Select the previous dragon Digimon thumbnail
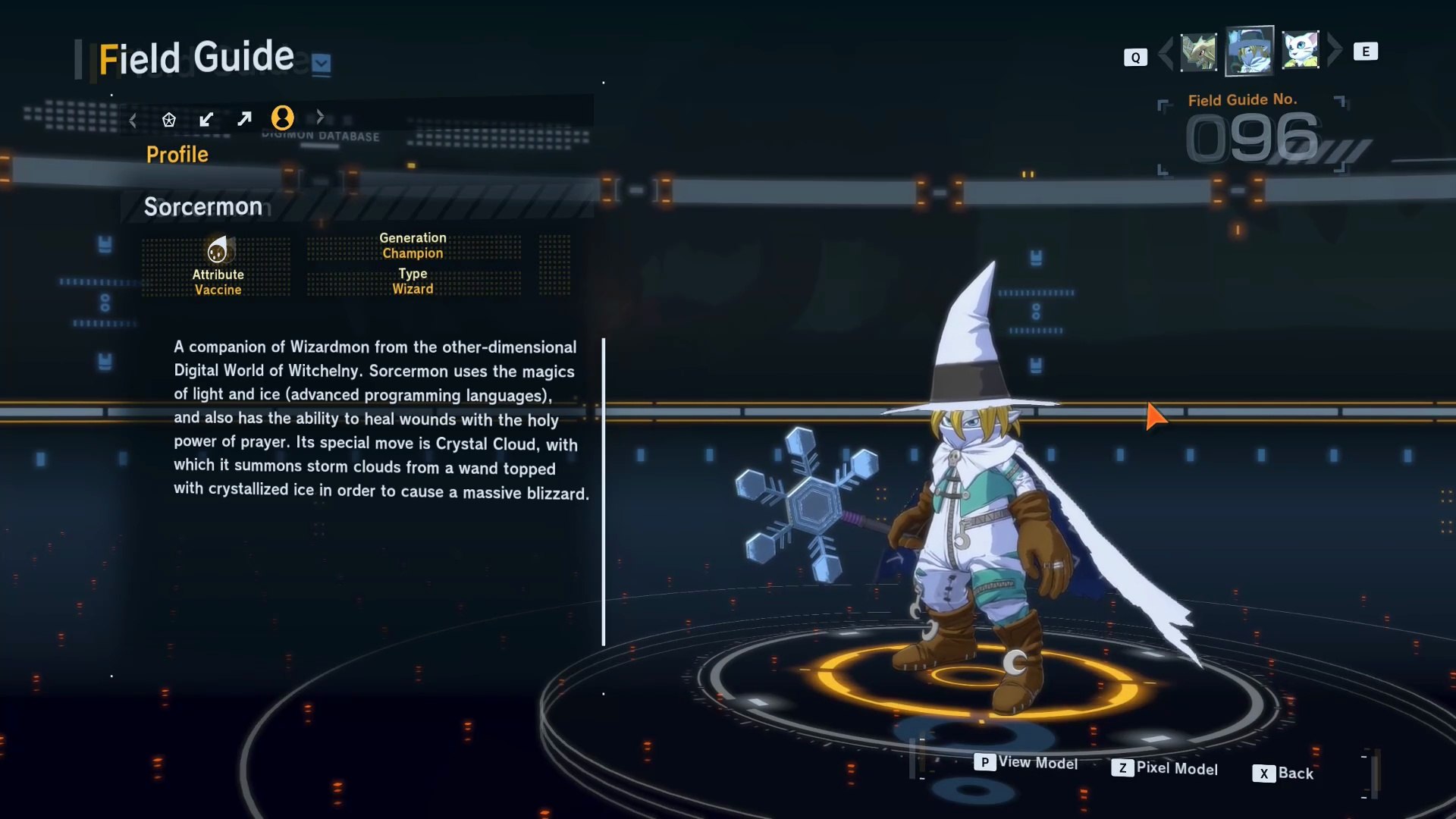The width and height of the screenshot is (1456, 819). pos(1198,52)
